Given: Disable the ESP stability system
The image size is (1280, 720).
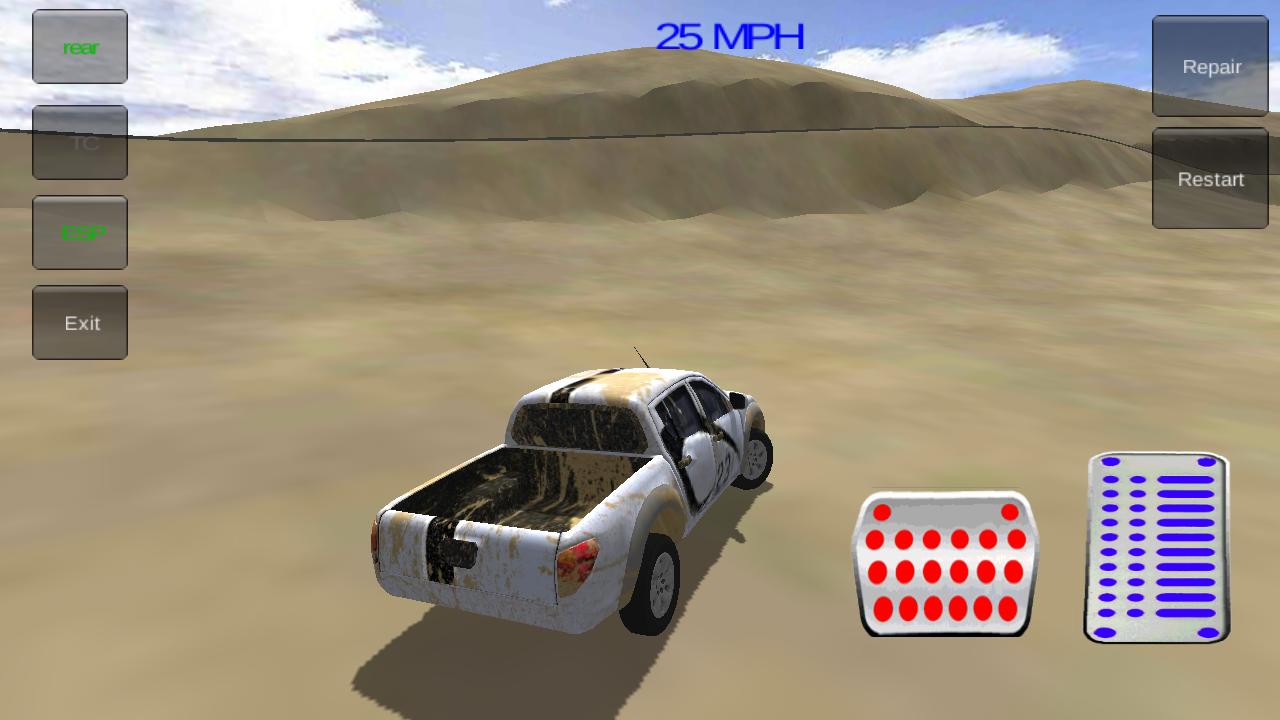Looking at the screenshot, I should click(80, 232).
